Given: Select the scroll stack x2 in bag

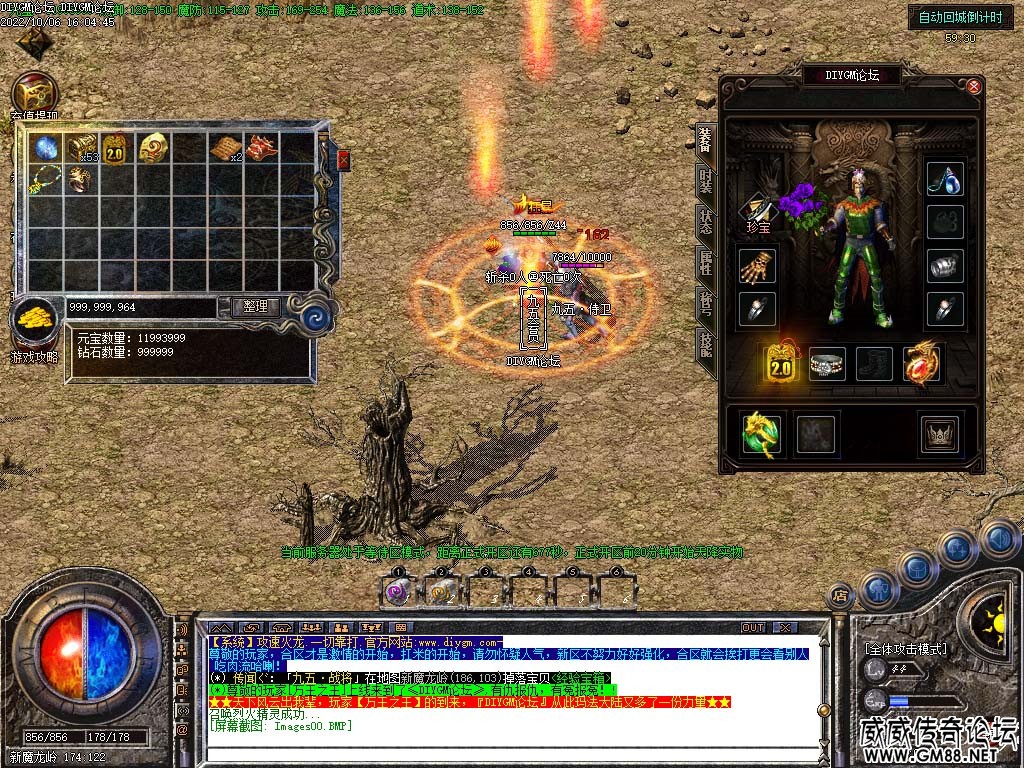Looking at the screenshot, I should coord(226,148).
